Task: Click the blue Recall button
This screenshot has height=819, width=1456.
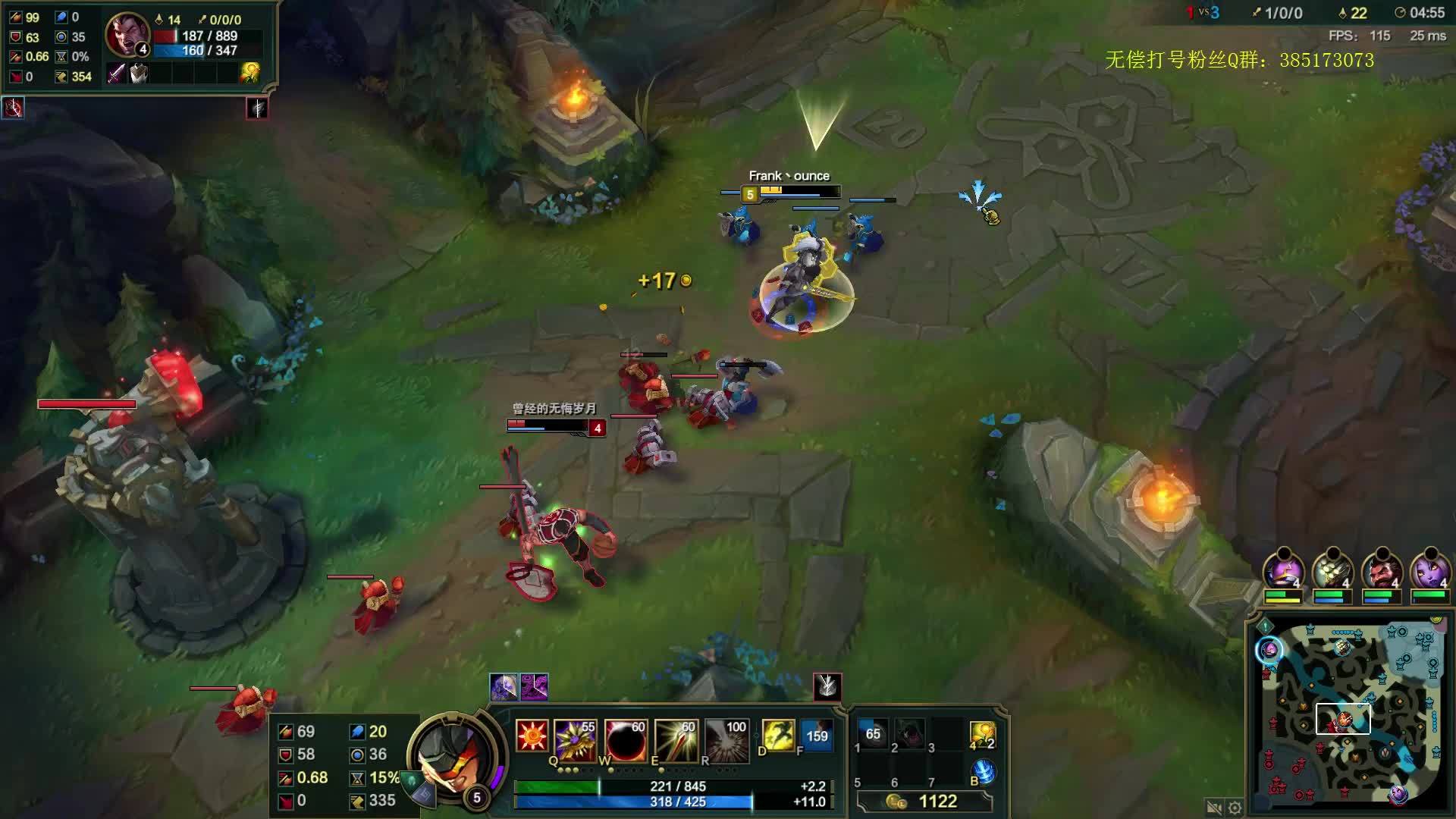Action: 984,771
